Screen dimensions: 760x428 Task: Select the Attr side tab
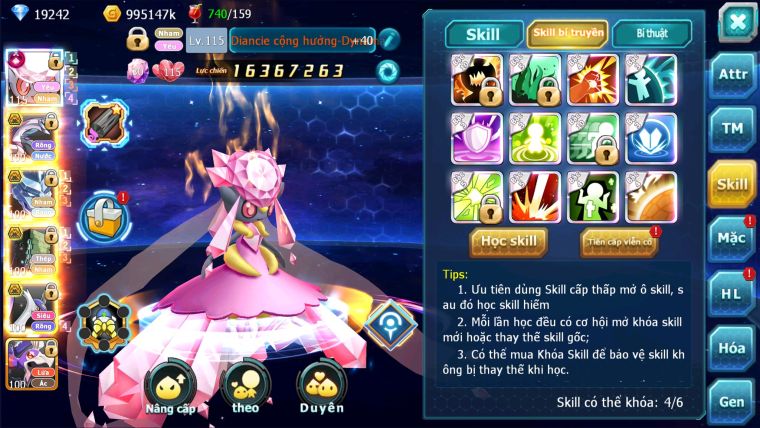[x=732, y=75]
